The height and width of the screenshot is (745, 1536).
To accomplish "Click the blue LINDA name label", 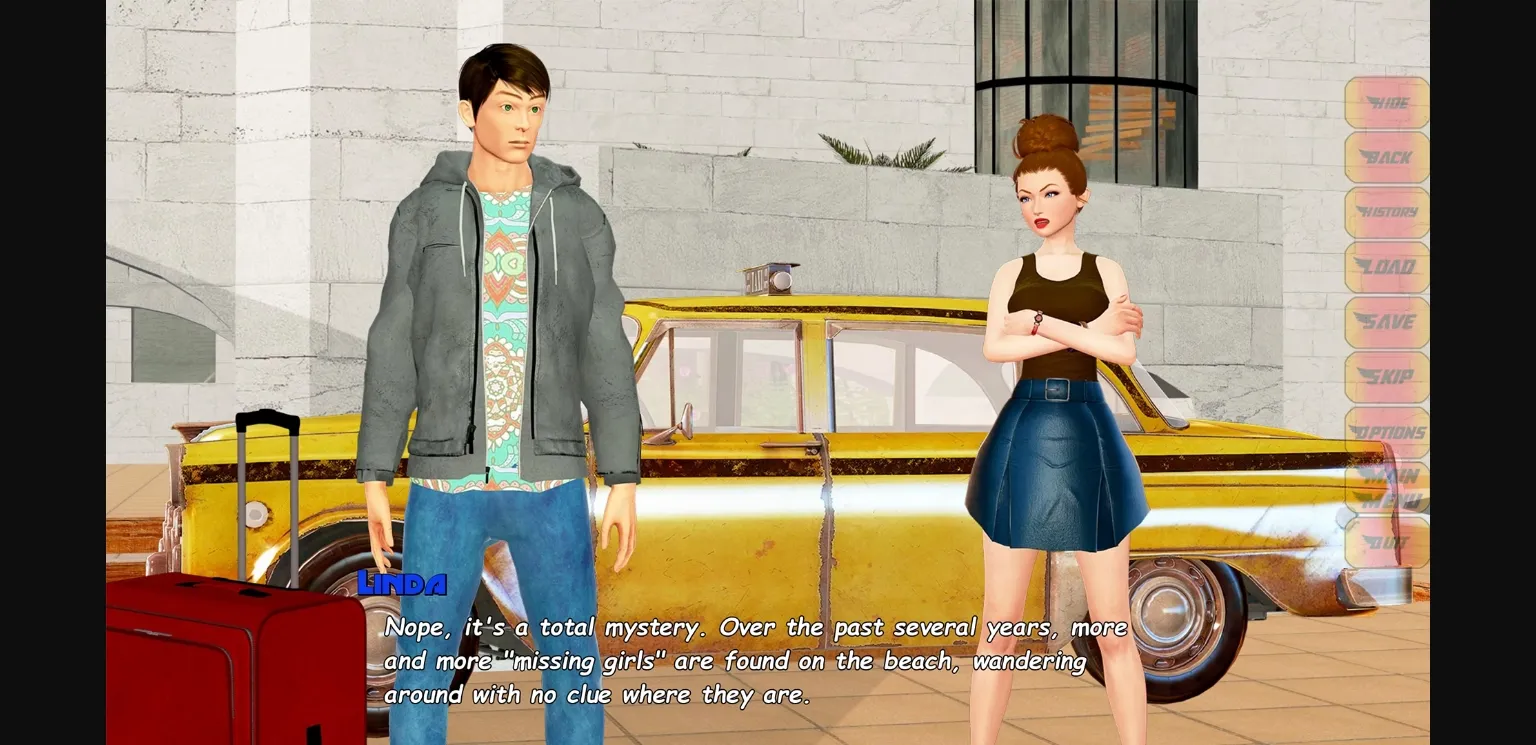I will 403,584.
